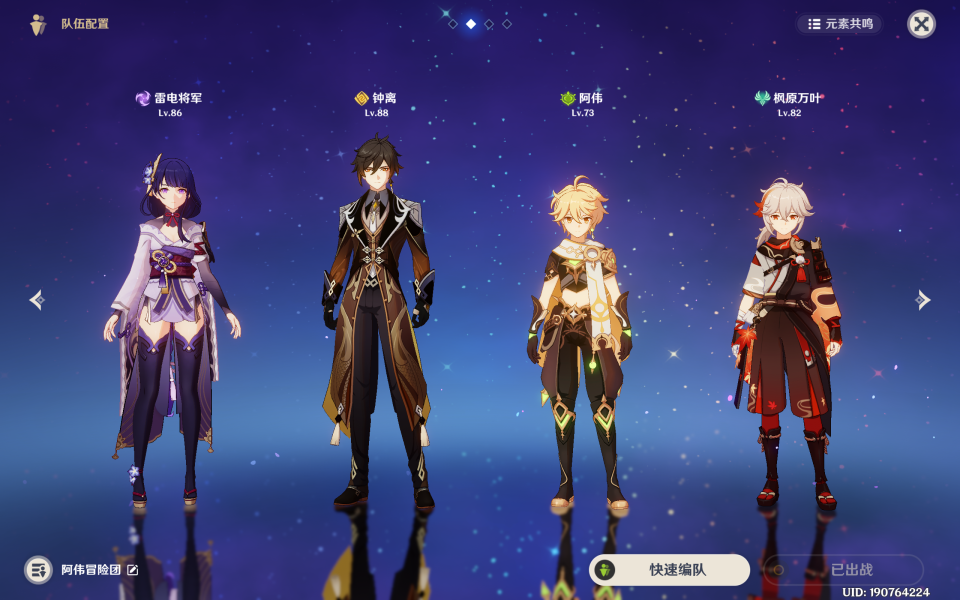Switch to the previous party with left arrow
The image size is (960, 600).
tap(36, 300)
